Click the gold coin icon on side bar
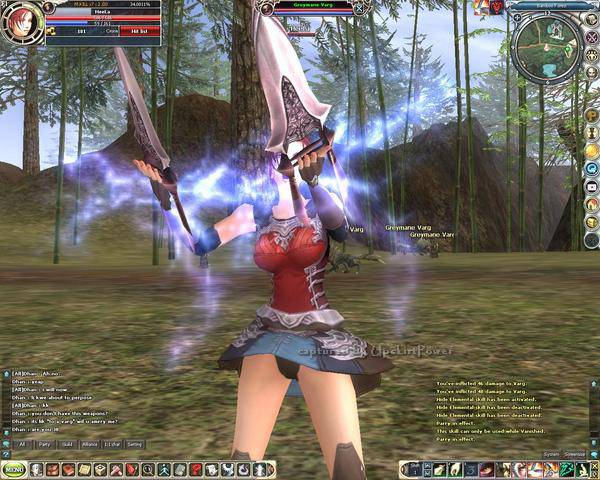Screen dimensions: 600x480 tap(592, 151)
